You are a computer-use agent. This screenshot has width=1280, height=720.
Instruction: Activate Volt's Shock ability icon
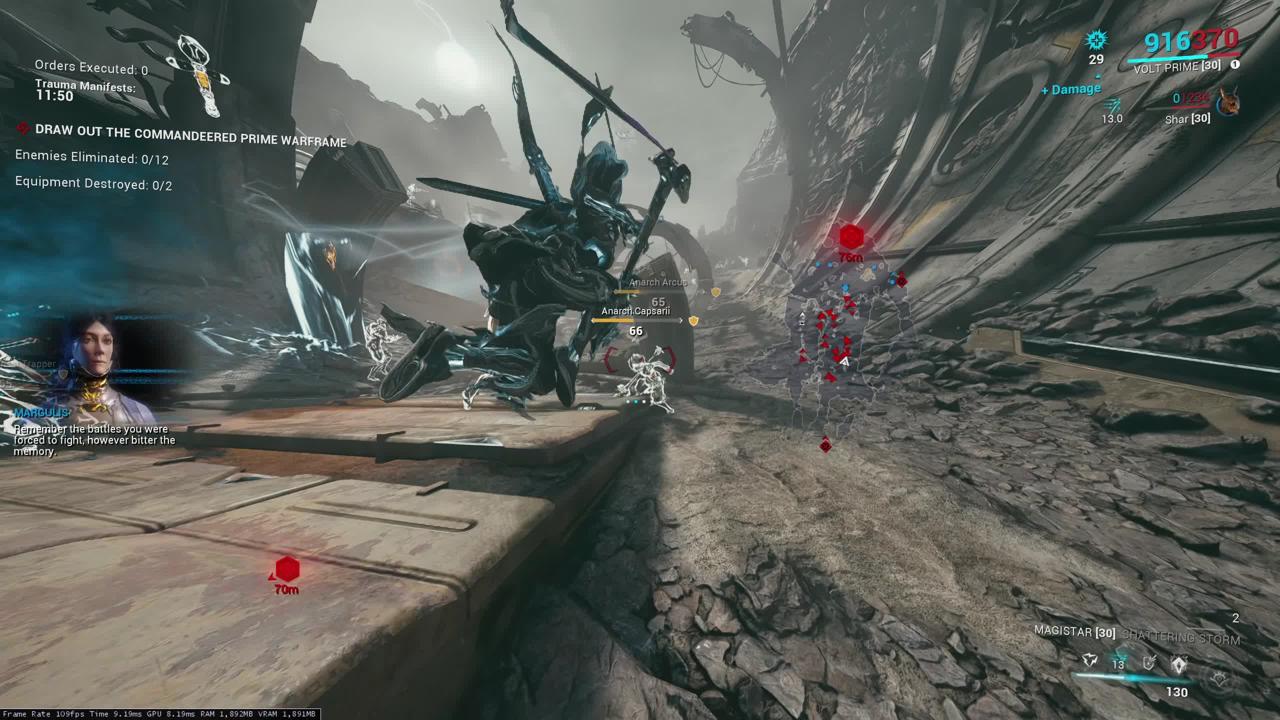point(1090,662)
